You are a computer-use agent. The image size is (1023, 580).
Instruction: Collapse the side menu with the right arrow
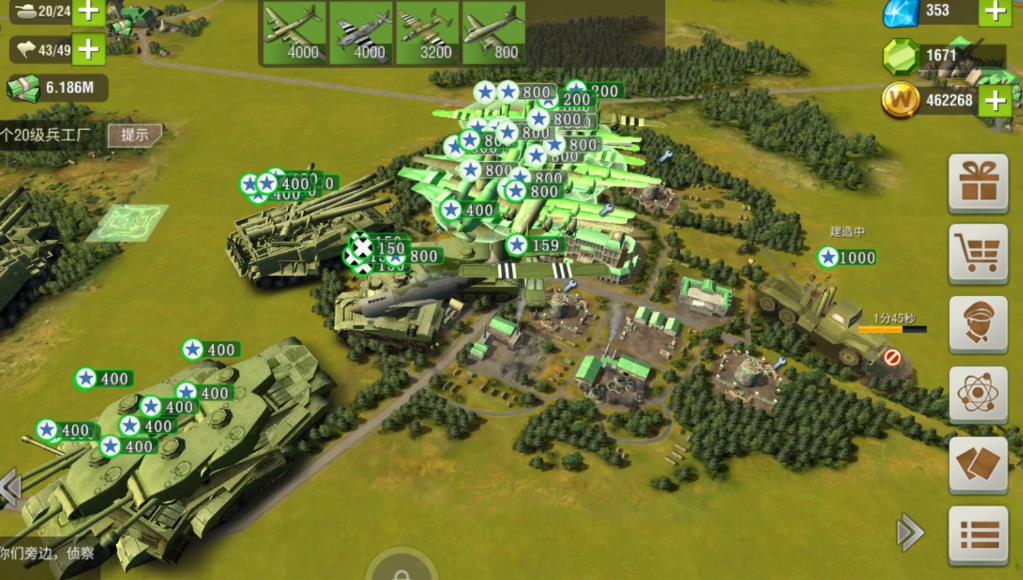[x=910, y=532]
